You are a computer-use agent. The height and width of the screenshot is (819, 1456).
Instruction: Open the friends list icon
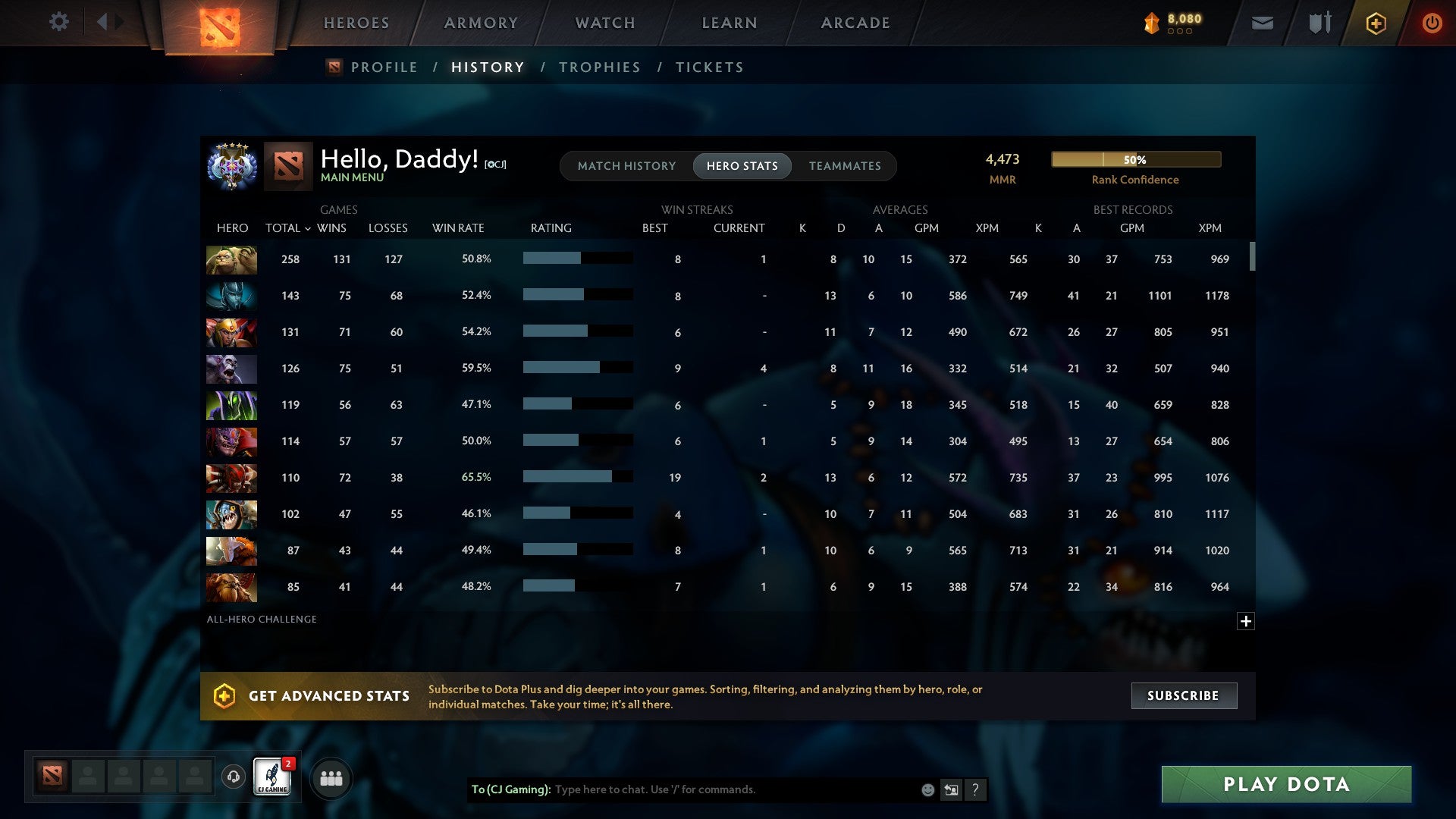331,777
